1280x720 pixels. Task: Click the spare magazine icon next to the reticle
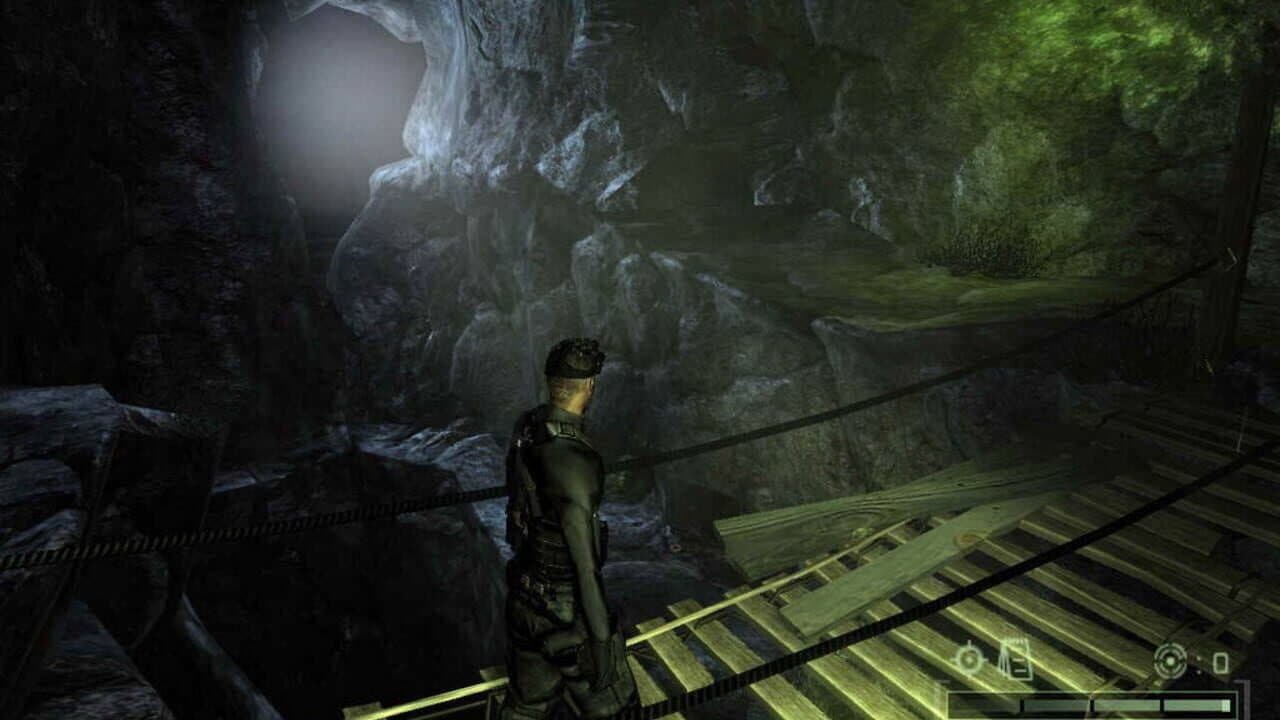1220,662
